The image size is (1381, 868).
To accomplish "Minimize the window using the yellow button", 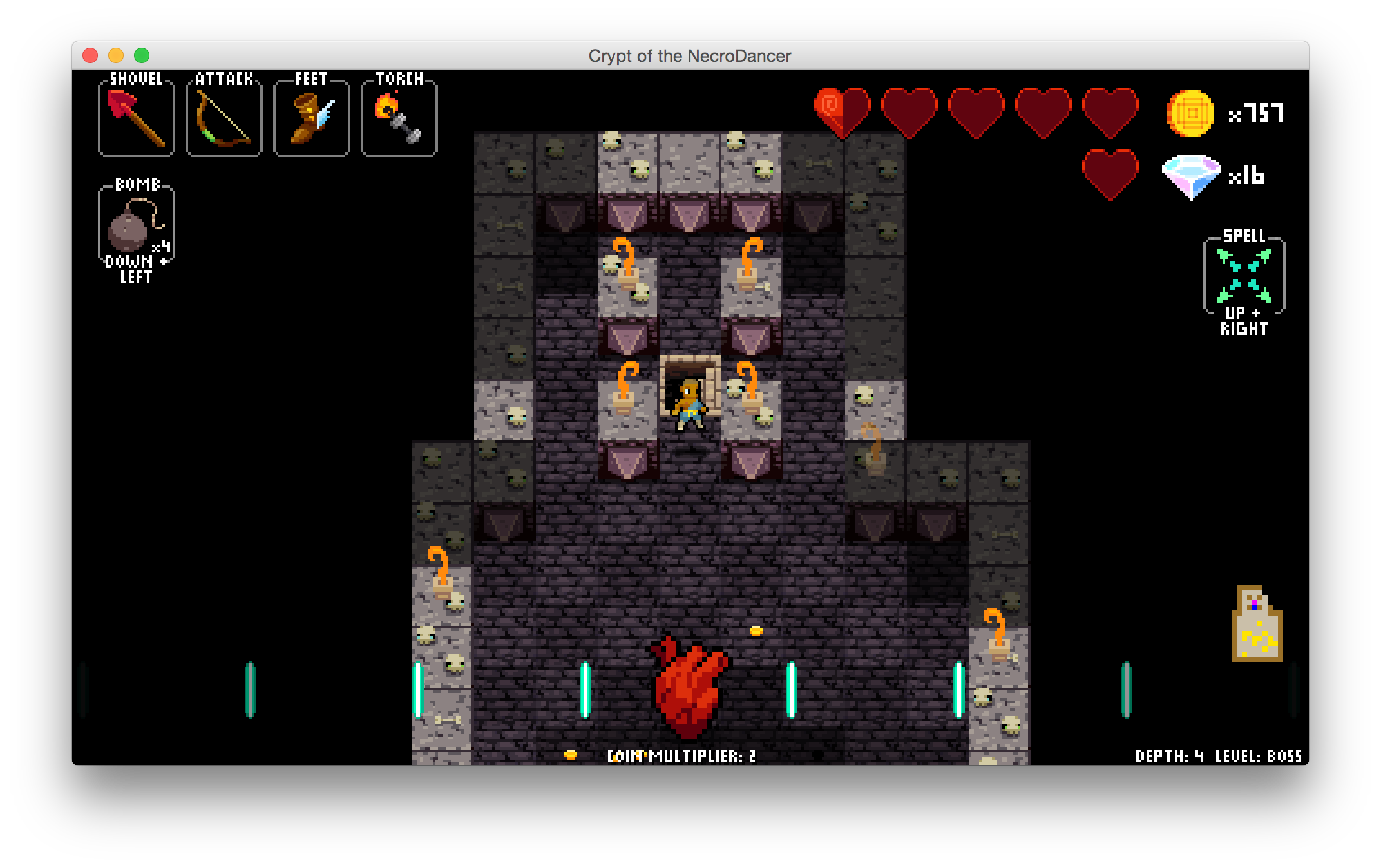I will (x=116, y=56).
